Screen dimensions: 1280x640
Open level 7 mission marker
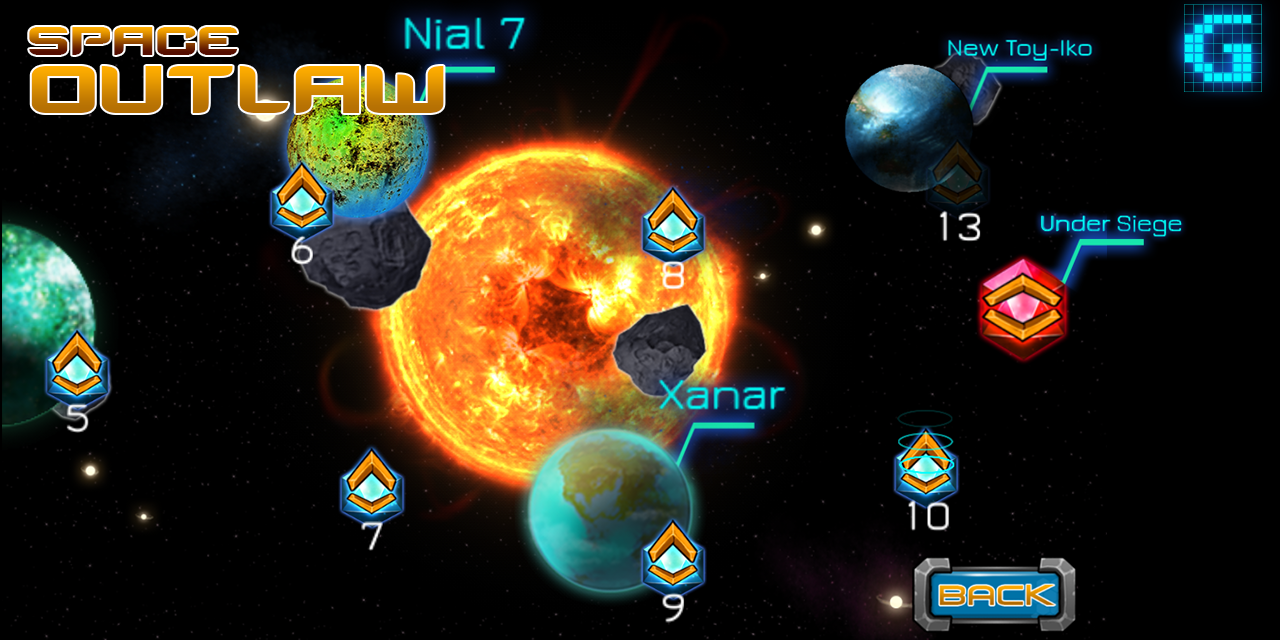coord(372,486)
